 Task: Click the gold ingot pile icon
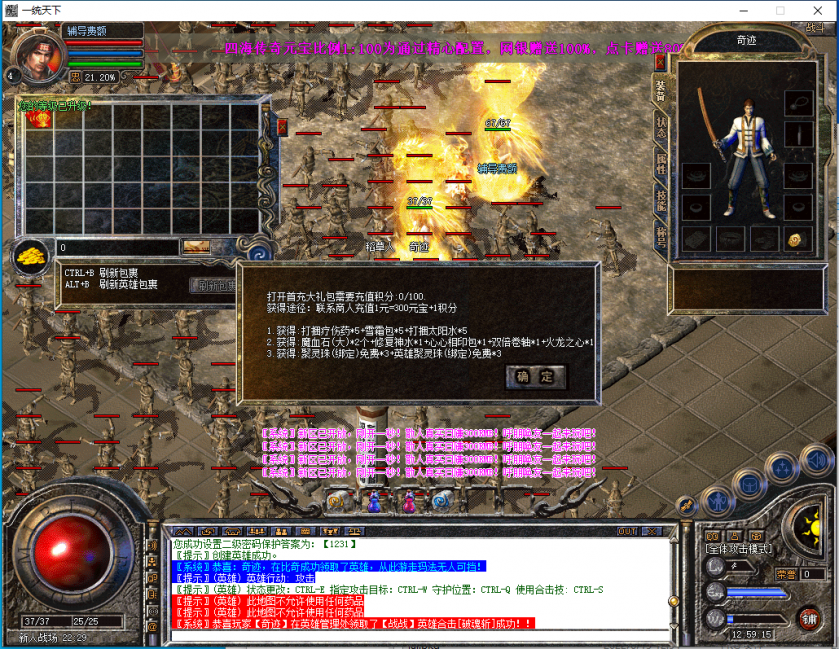click(31, 255)
